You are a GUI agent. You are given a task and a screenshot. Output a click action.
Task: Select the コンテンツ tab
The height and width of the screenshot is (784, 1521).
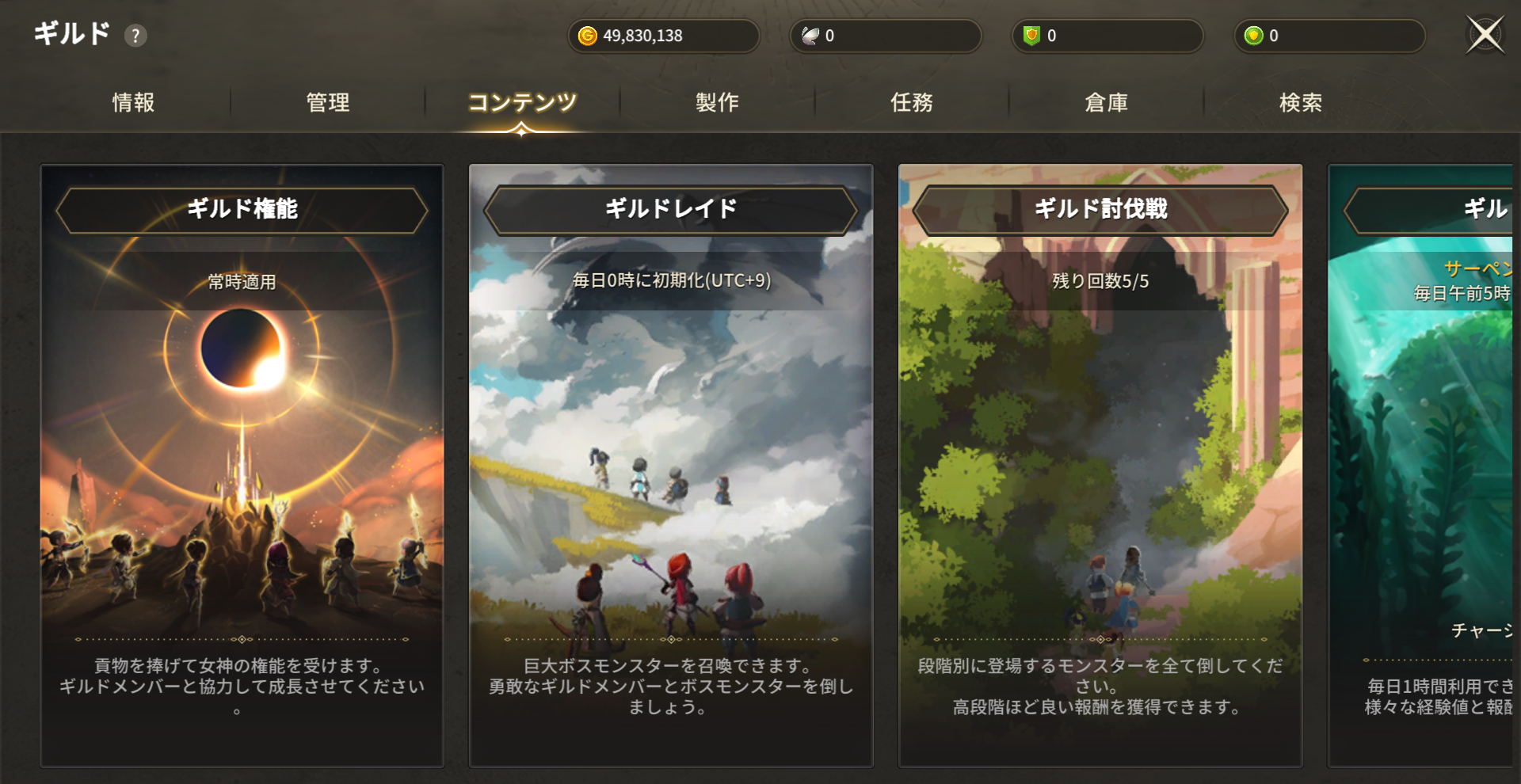point(522,102)
